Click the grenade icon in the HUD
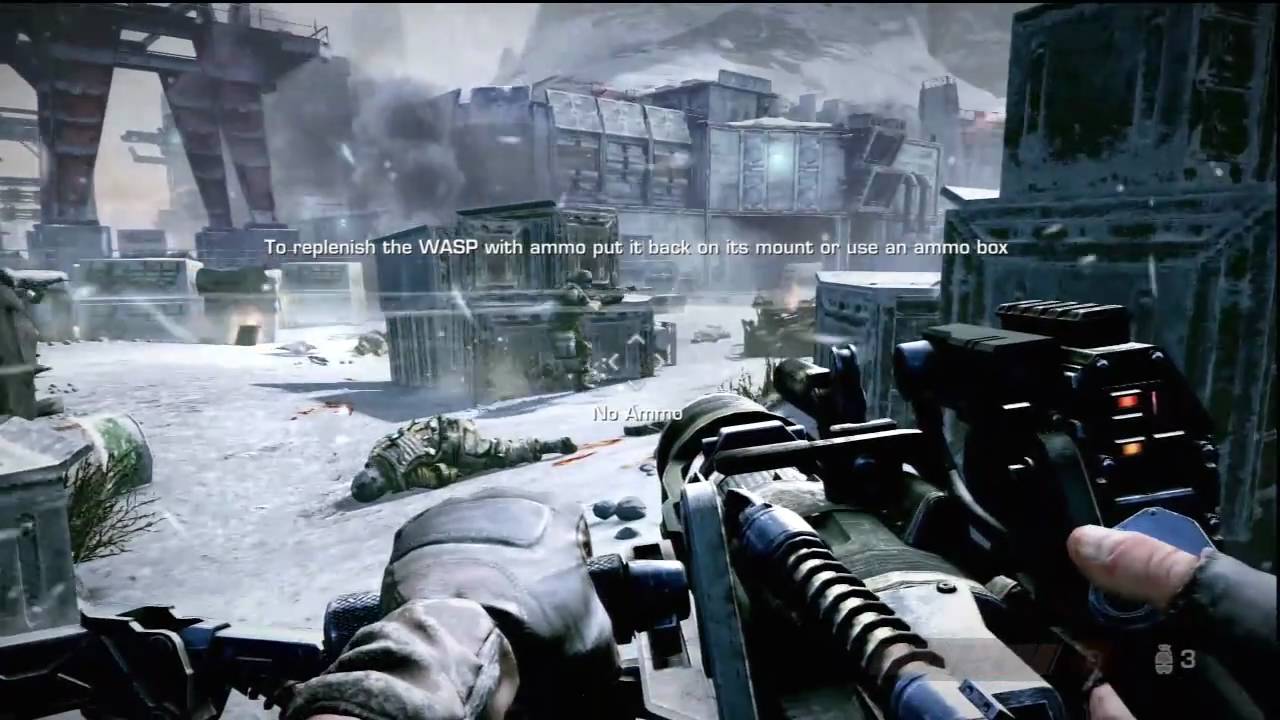 coord(1164,658)
